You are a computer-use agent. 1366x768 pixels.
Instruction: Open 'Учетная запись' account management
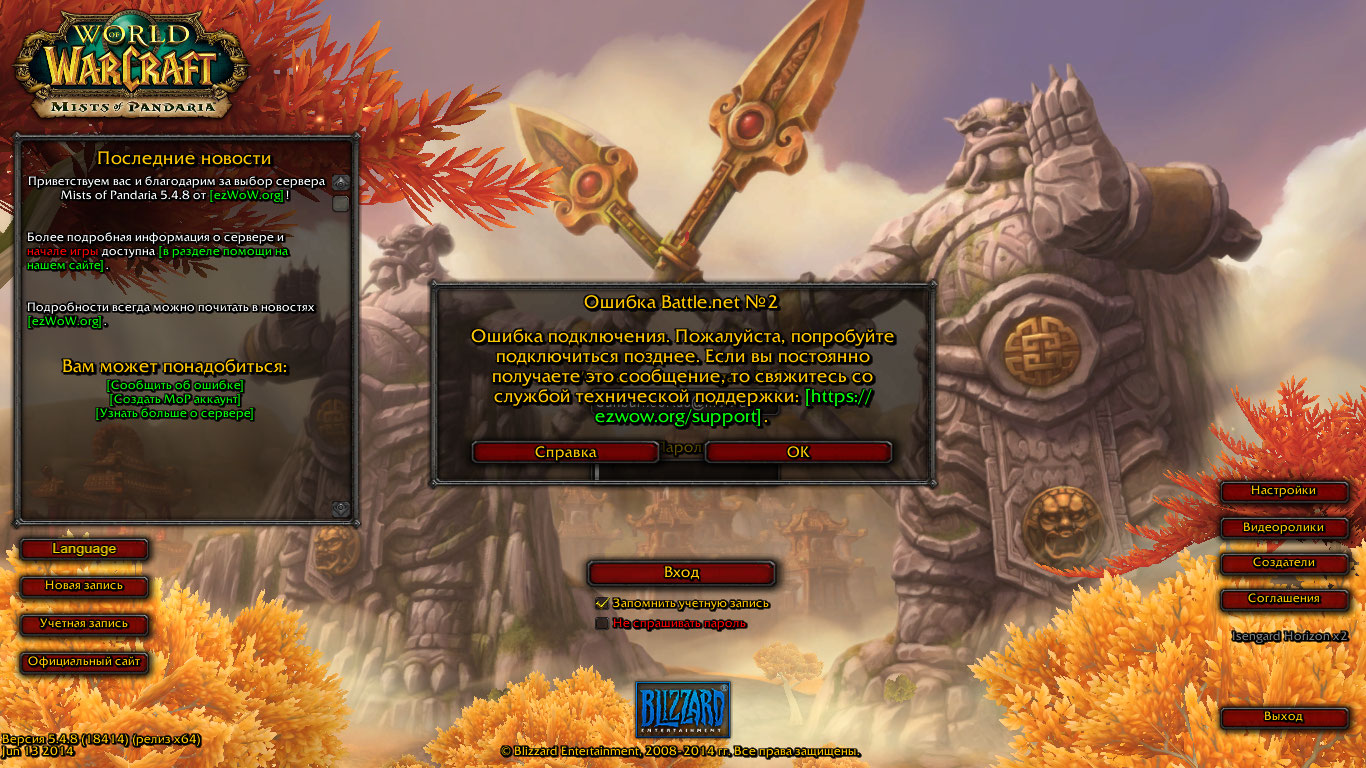(x=85, y=625)
